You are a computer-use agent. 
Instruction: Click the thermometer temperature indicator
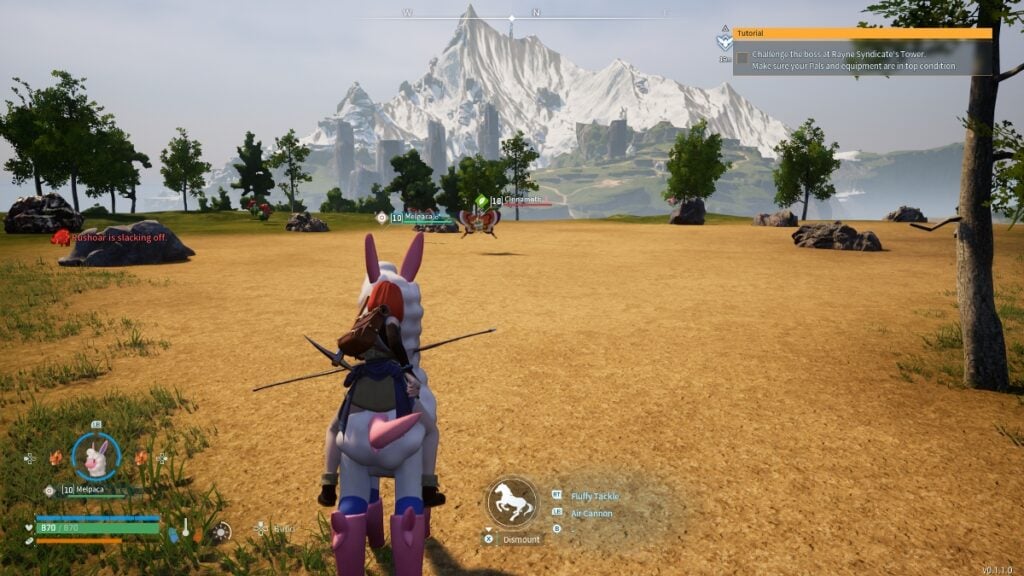186,529
